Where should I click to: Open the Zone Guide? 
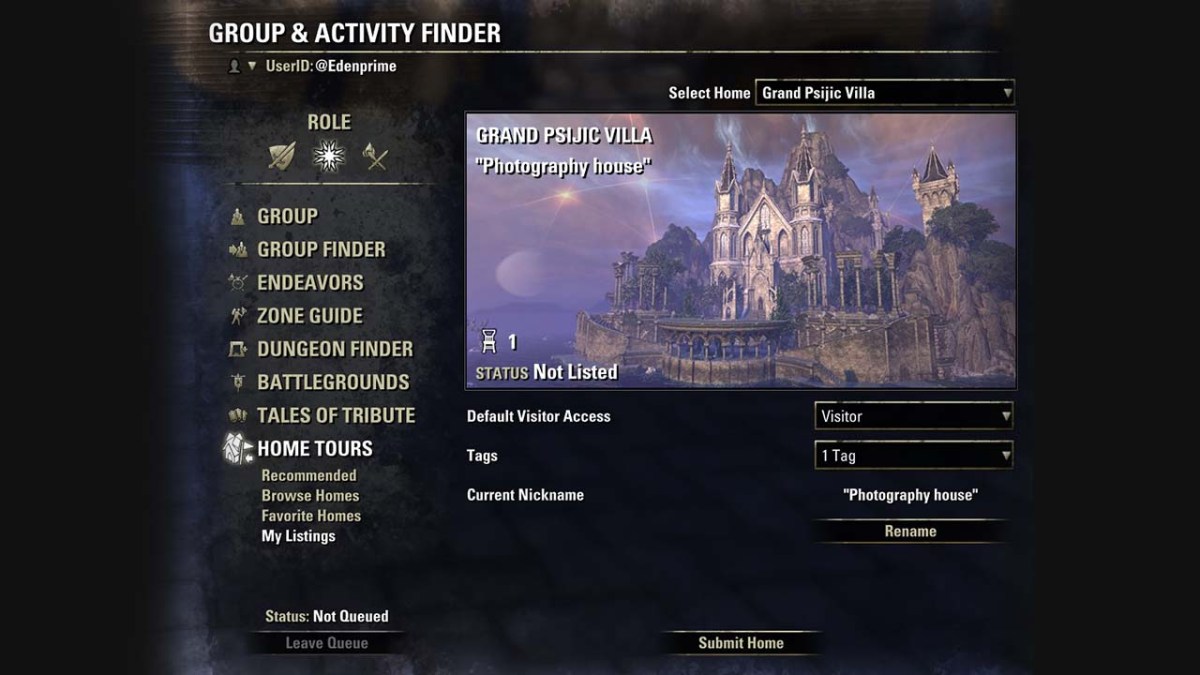tap(309, 315)
